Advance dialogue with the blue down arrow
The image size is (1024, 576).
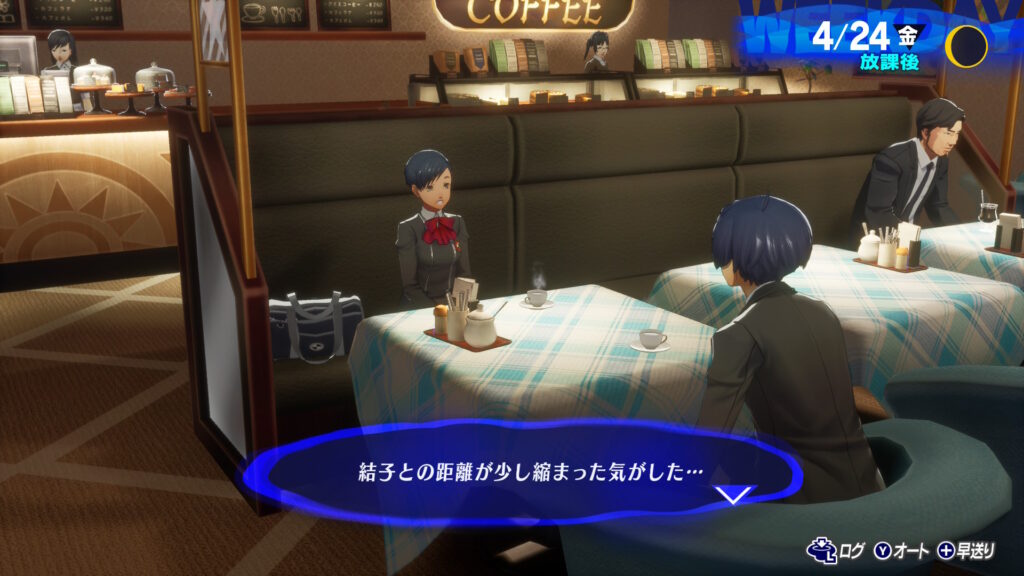pyautogui.click(x=735, y=494)
